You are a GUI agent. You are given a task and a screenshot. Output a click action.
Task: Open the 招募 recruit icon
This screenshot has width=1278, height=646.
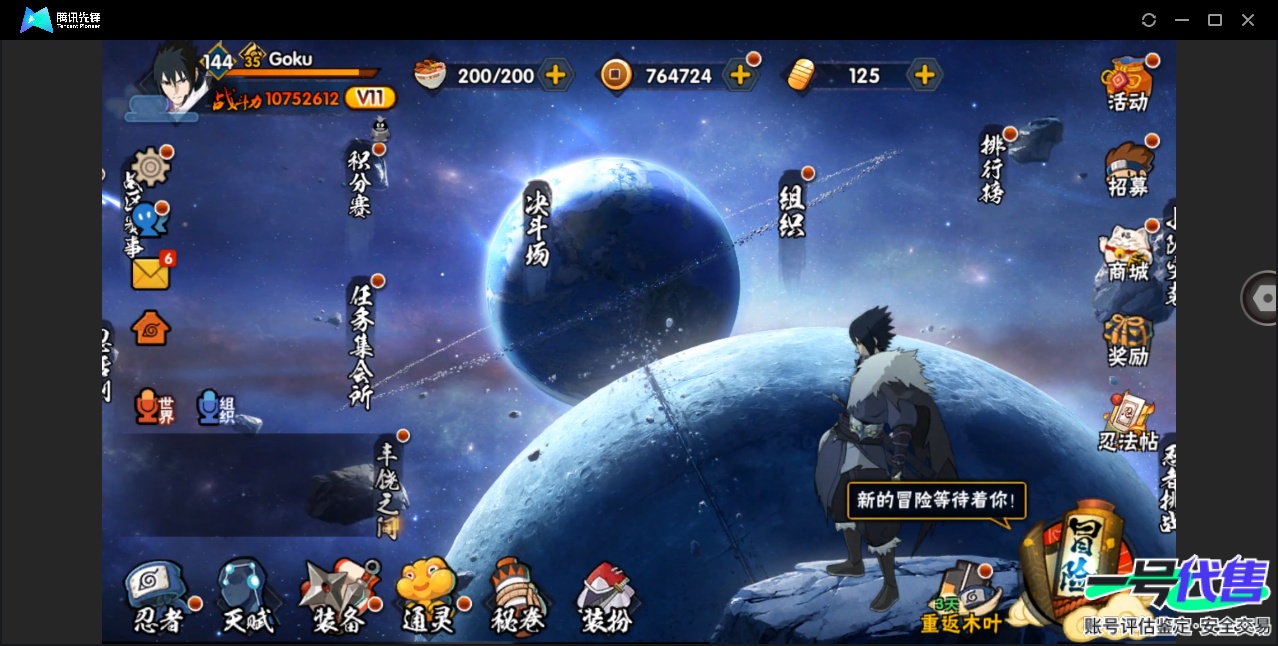coord(1128,168)
